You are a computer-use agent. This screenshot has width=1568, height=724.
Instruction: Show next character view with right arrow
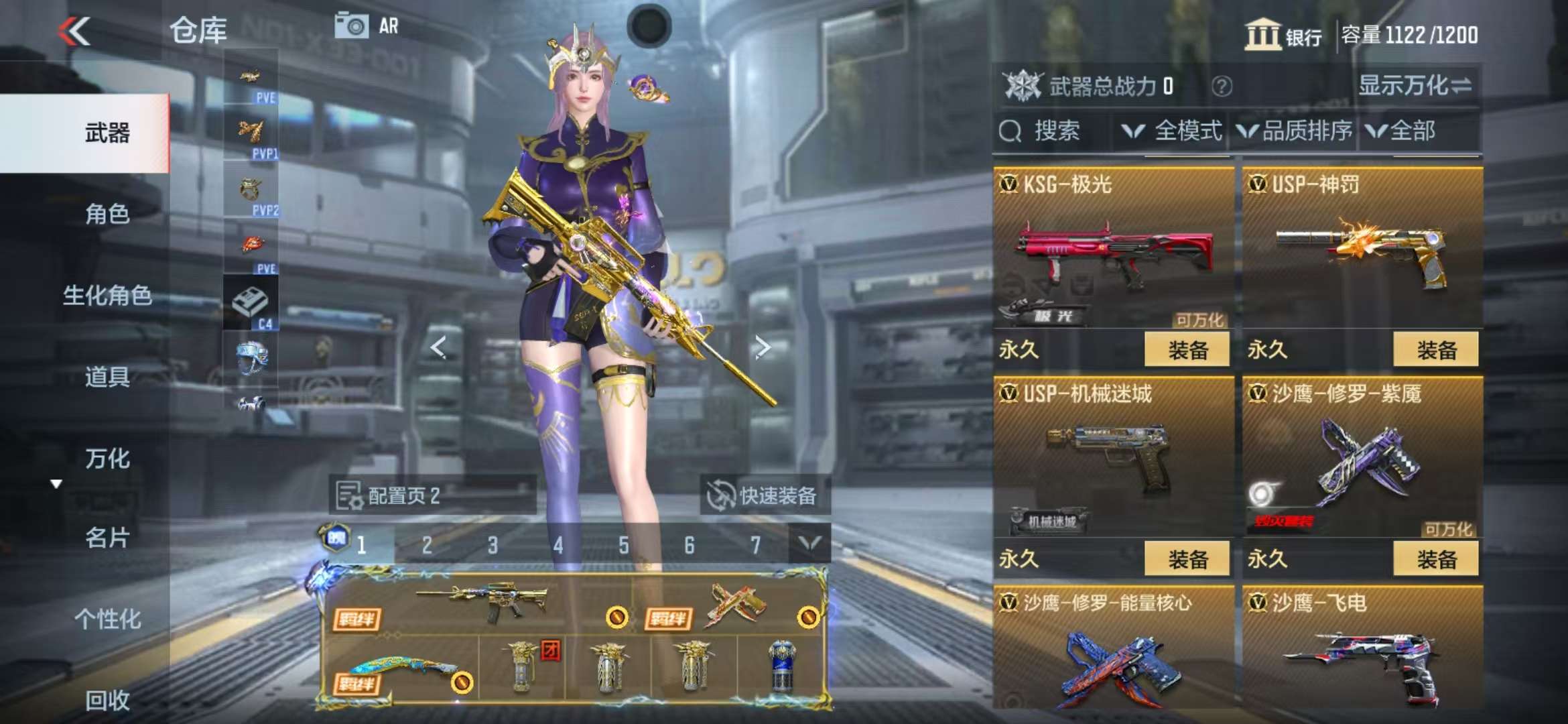click(762, 347)
